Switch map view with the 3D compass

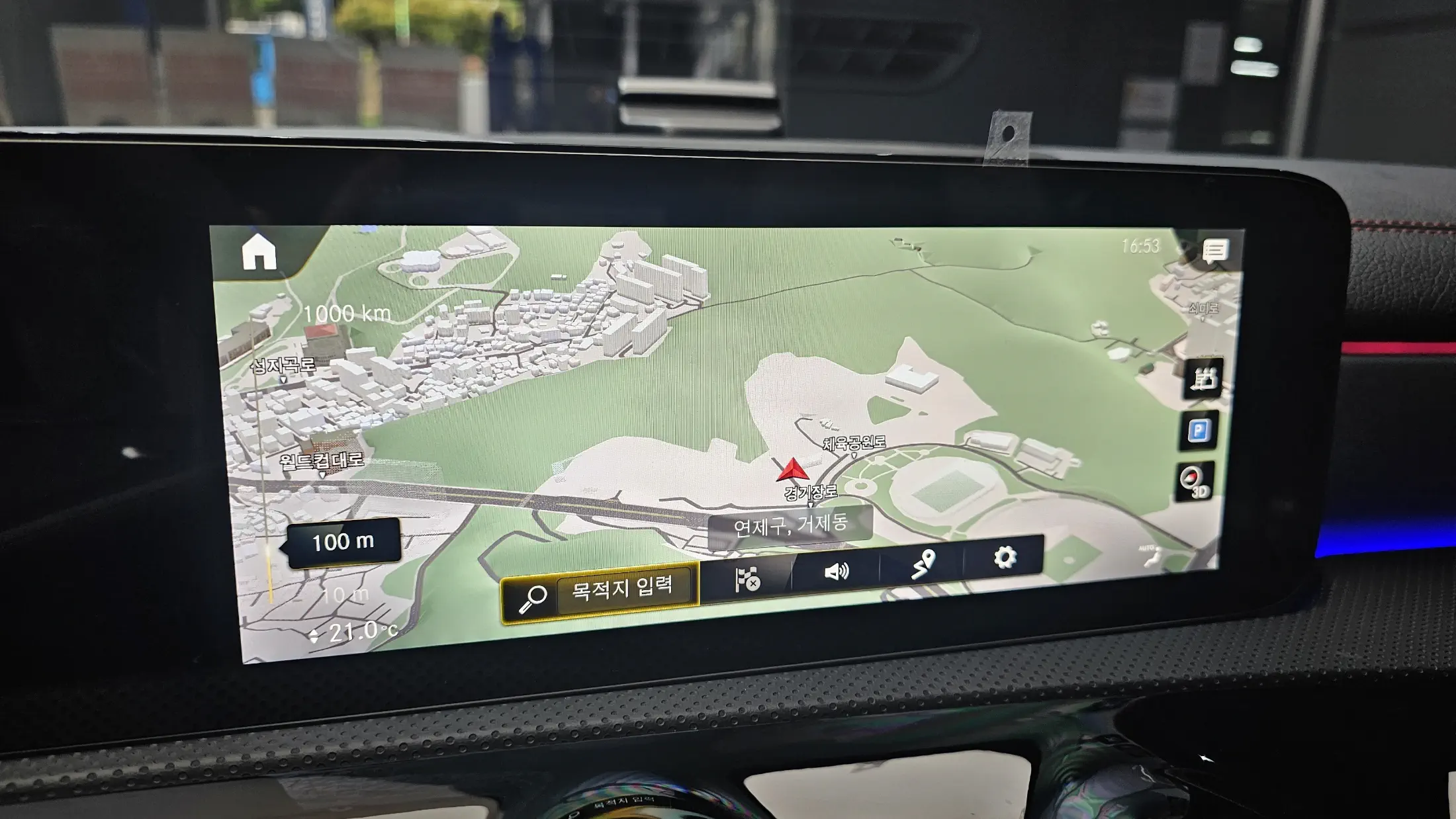[1196, 481]
